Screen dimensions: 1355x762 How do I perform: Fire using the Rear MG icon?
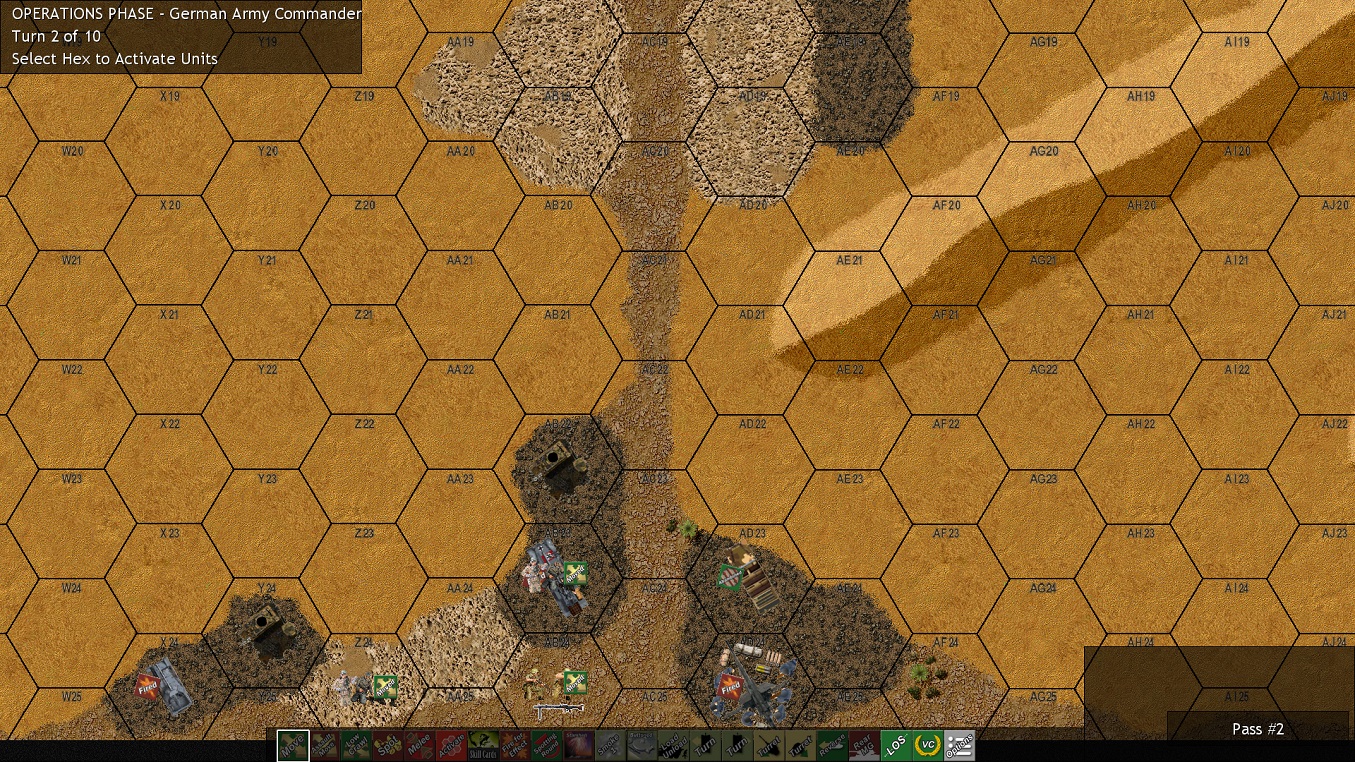tap(862, 745)
